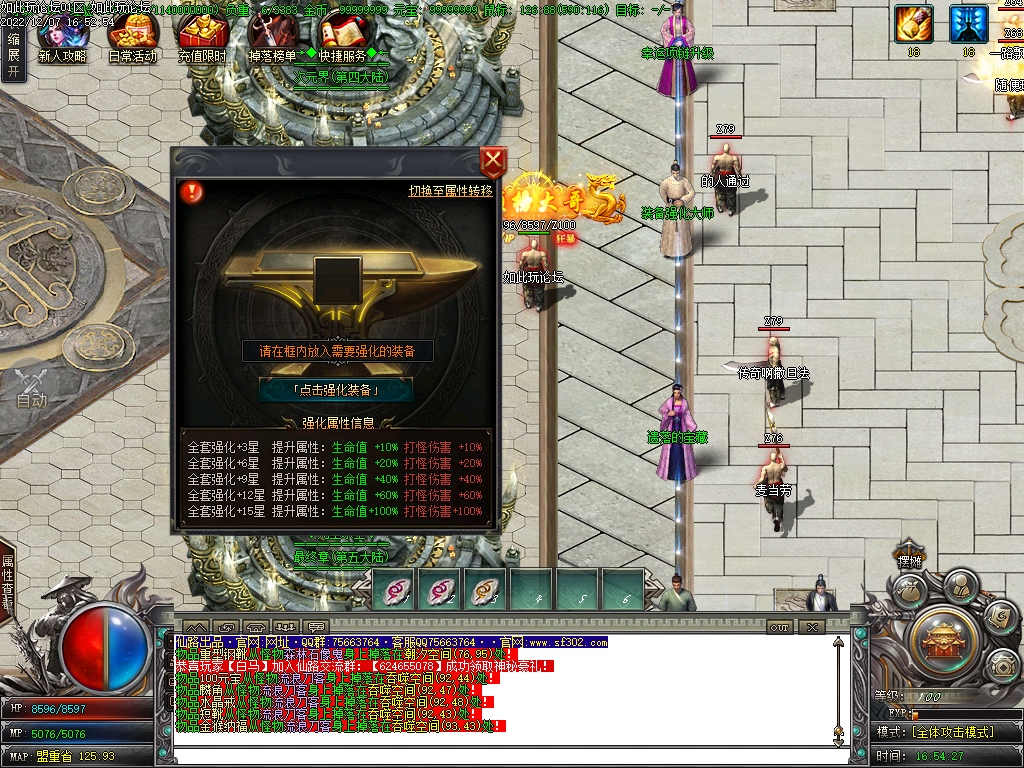
Task: Show the 掉落榜单 drop list
Action: (272, 40)
